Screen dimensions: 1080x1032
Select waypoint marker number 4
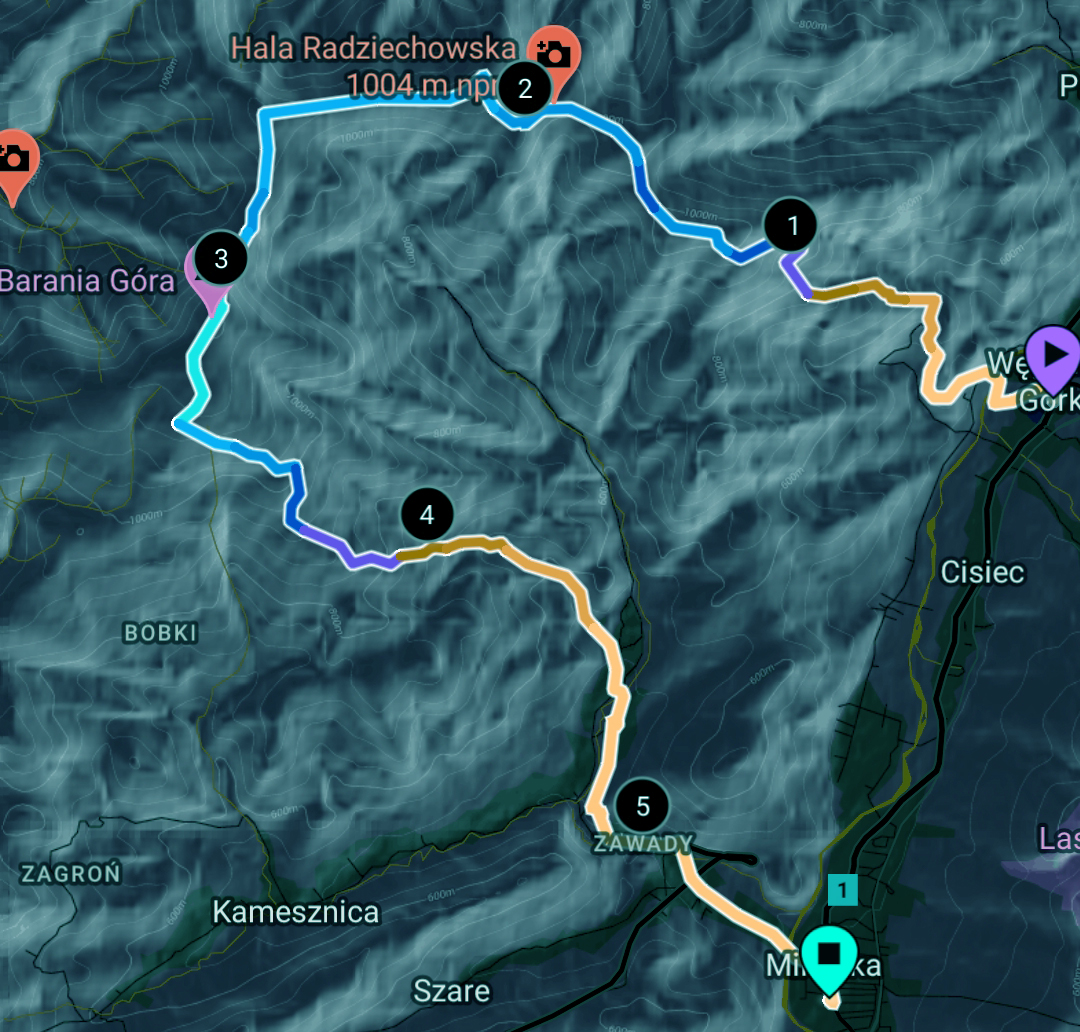(427, 515)
